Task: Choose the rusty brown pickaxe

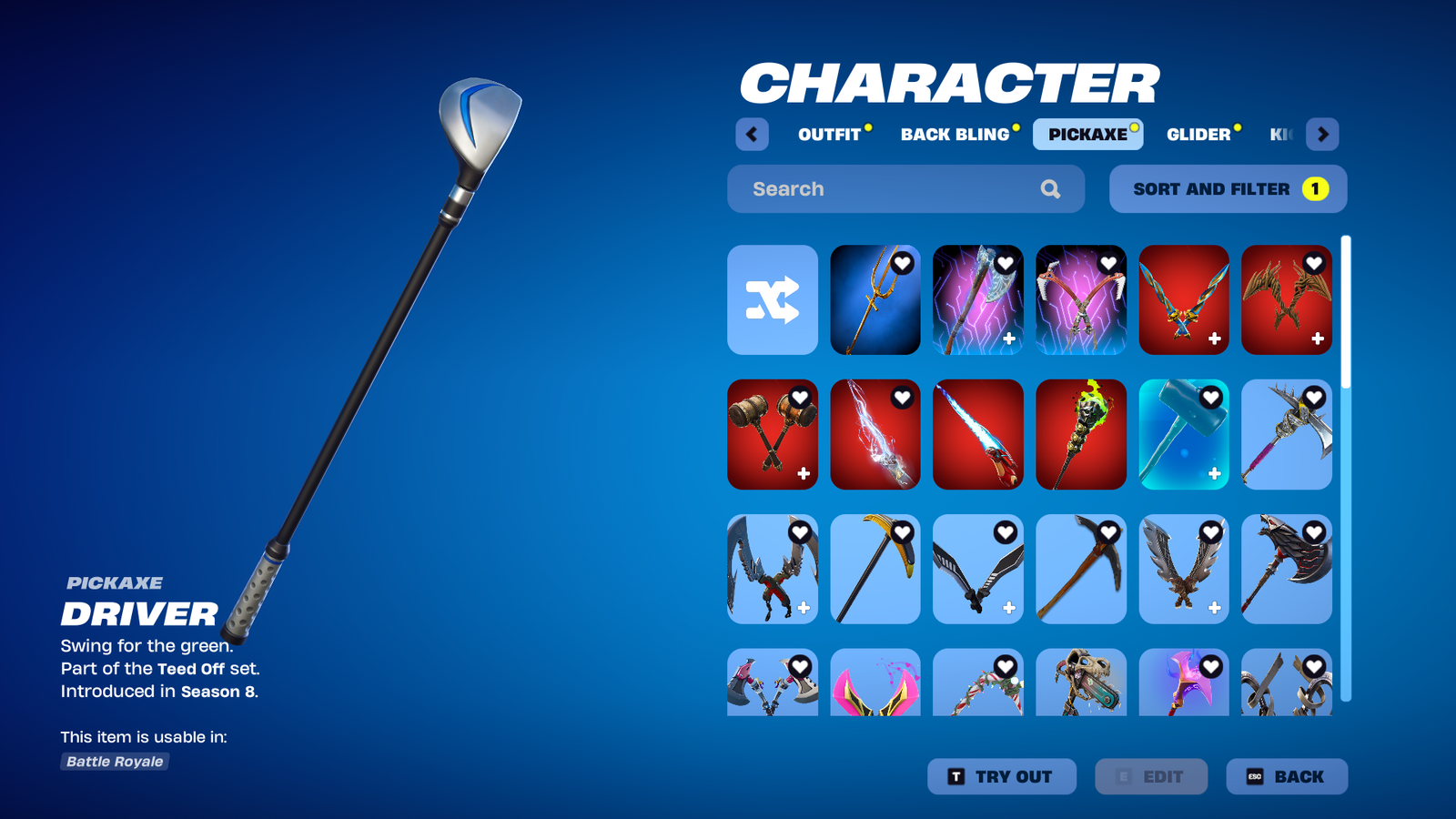Action: 1080,569
